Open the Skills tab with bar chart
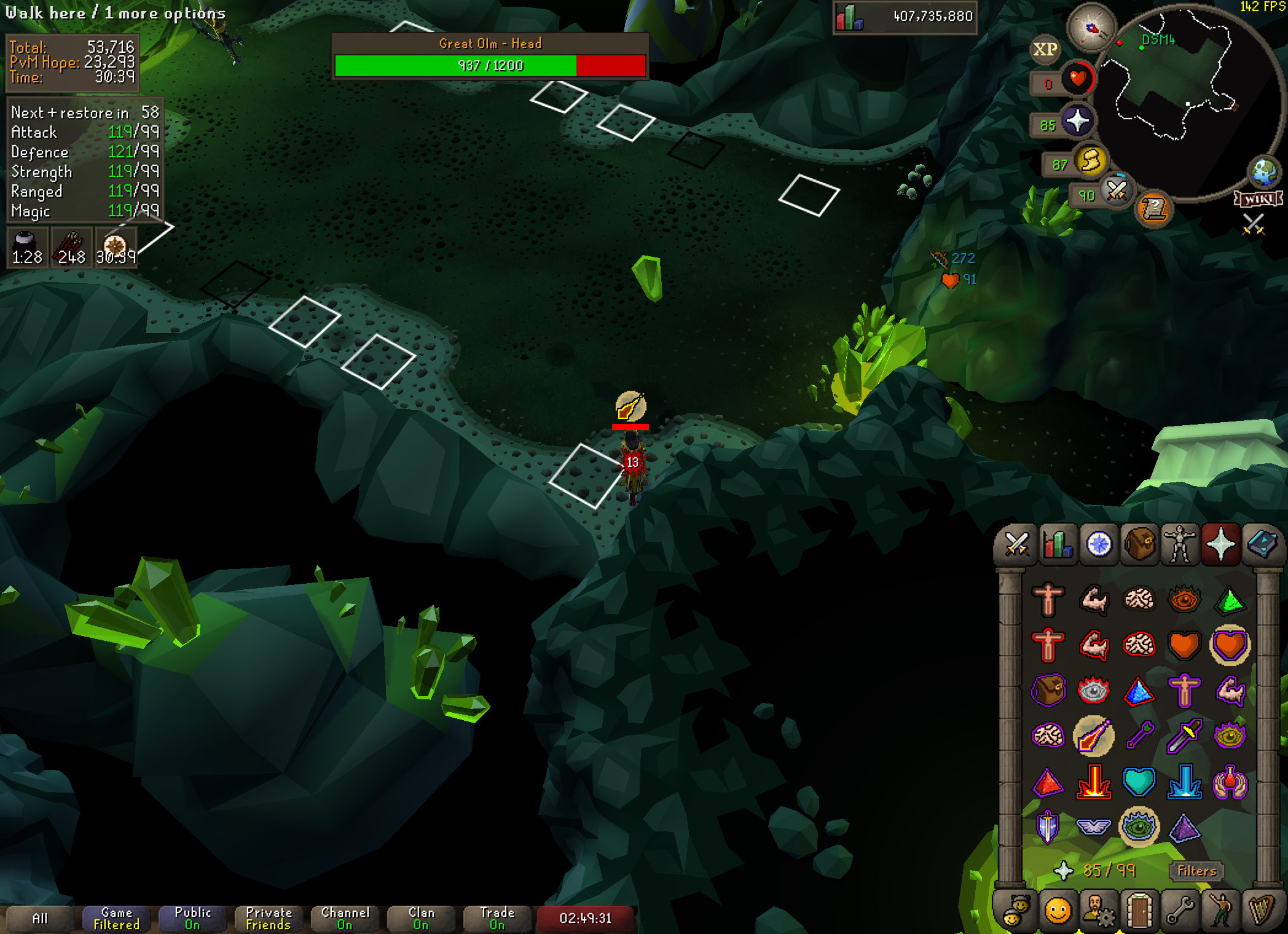Viewport: 1288px width, 934px height. (1058, 544)
